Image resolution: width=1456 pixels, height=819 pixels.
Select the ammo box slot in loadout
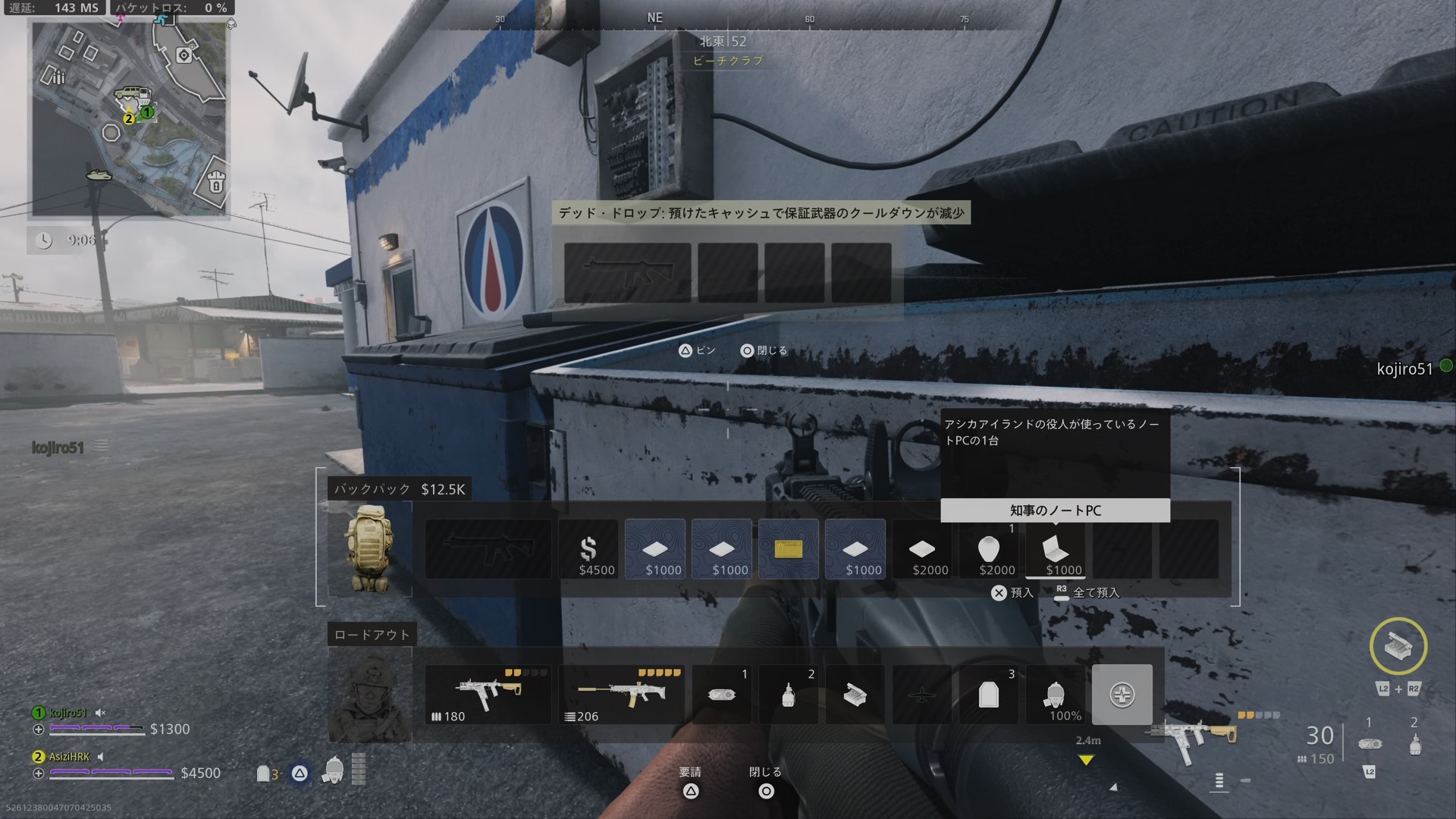point(855,694)
